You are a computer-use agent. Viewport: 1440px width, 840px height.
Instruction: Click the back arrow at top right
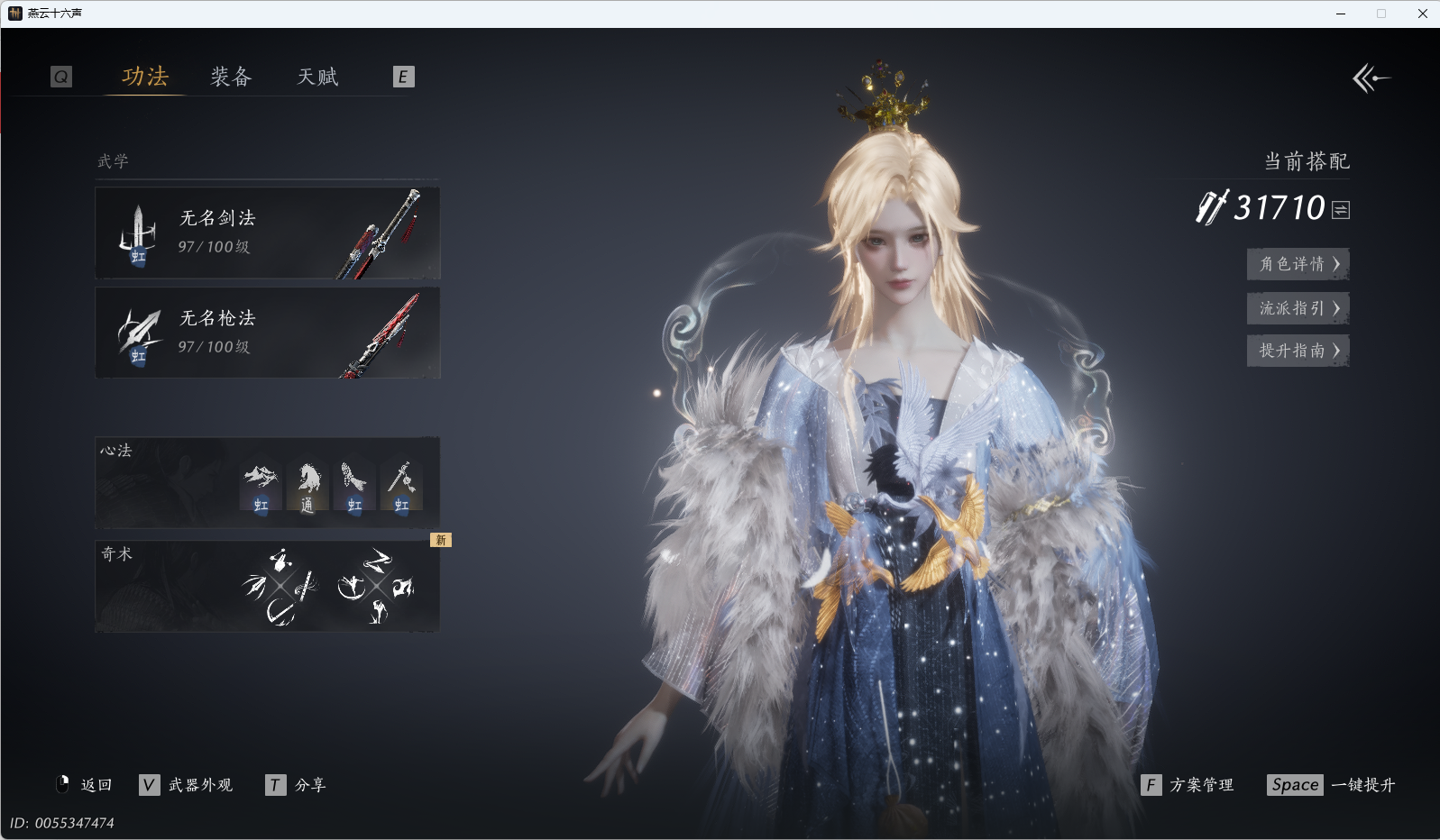pyautogui.click(x=1371, y=78)
